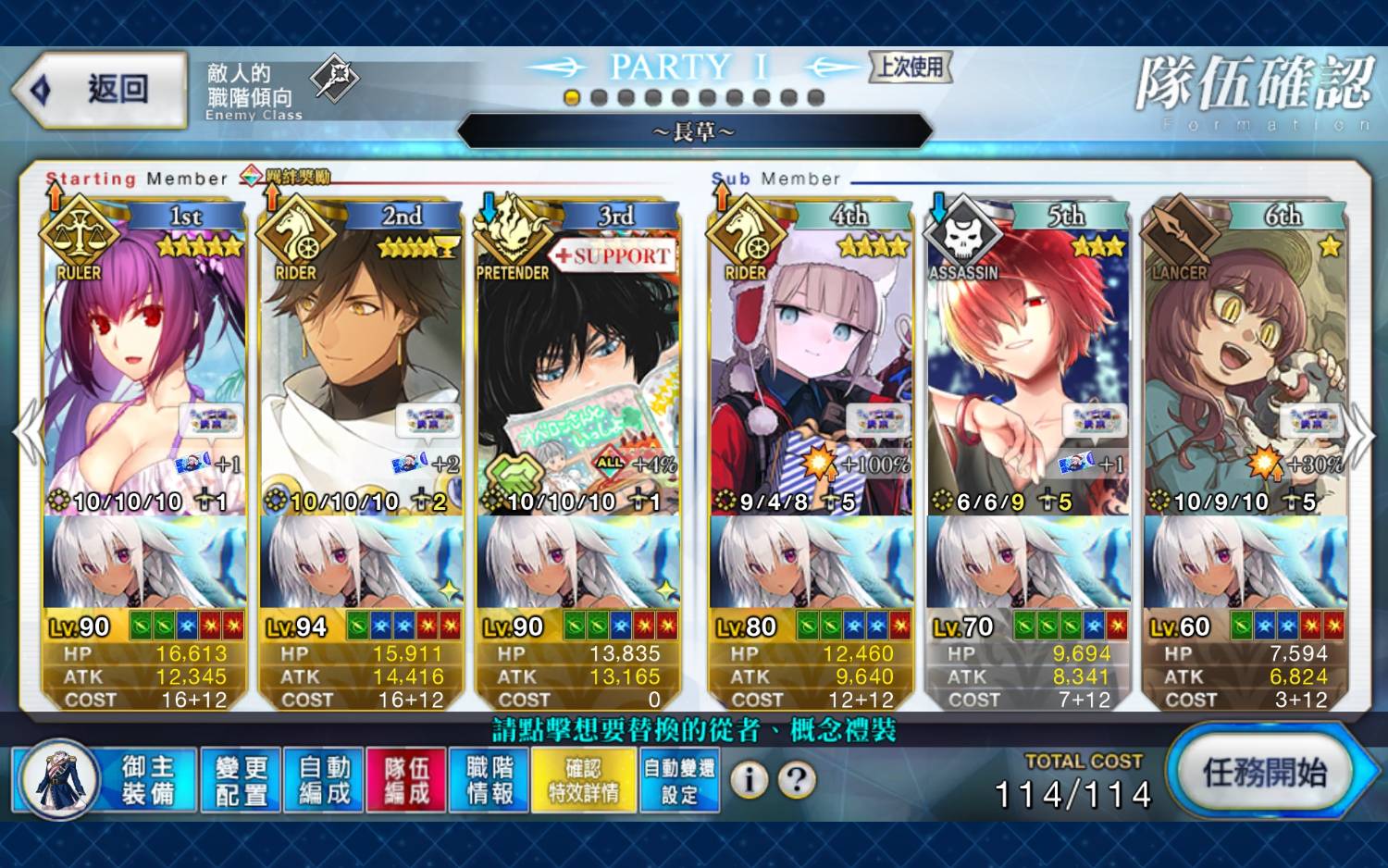Open 自動變還設定 settings
This screenshot has height=868, width=1388.
click(x=679, y=780)
